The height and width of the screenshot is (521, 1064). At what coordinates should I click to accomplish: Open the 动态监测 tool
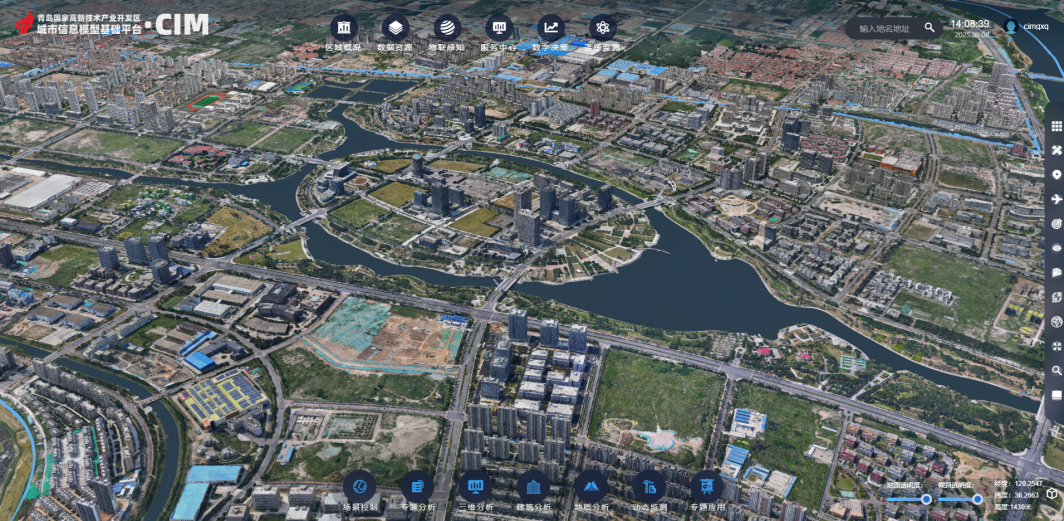[649, 487]
